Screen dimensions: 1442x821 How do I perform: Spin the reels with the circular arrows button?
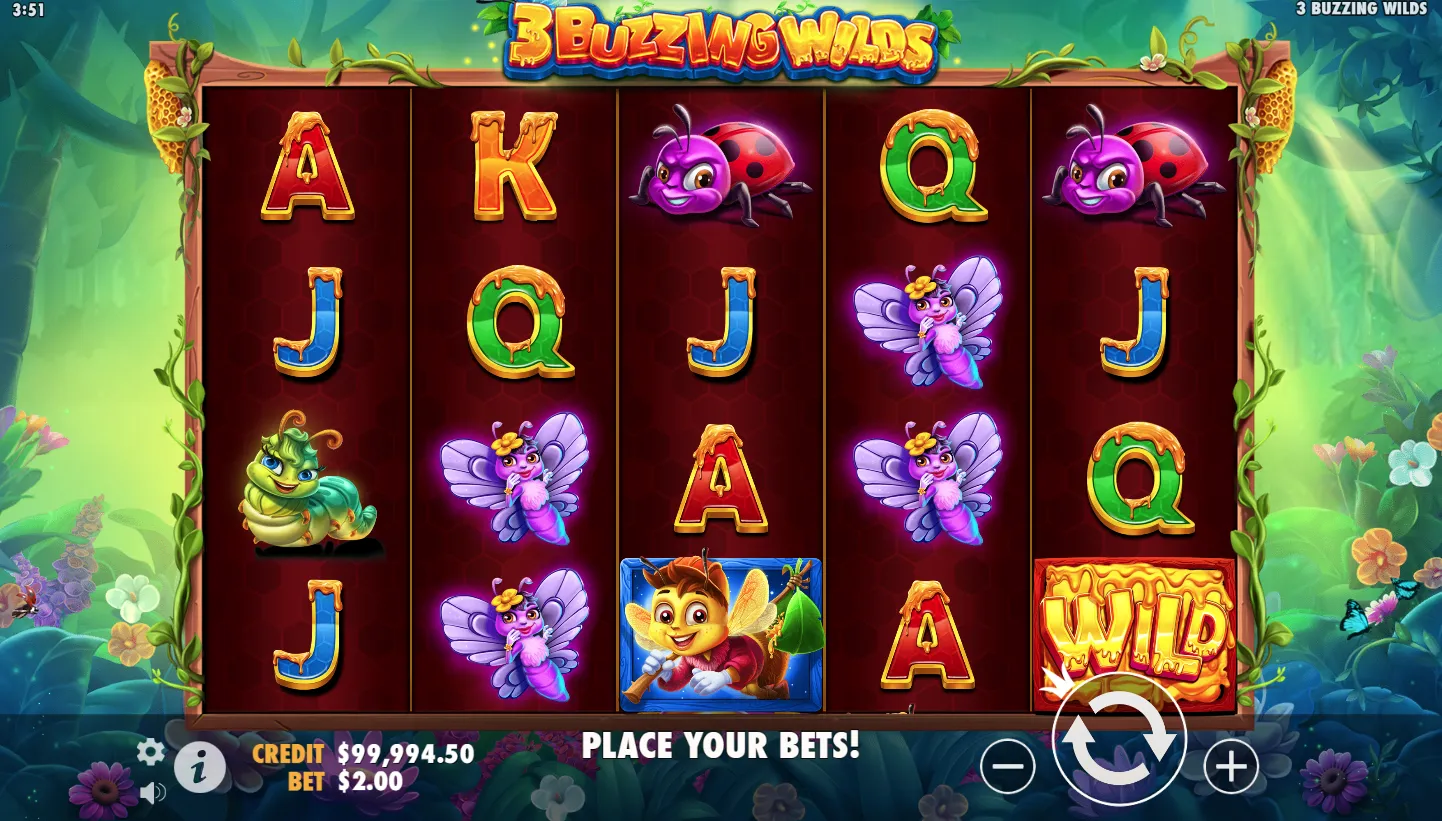(x=1119, y=740)
